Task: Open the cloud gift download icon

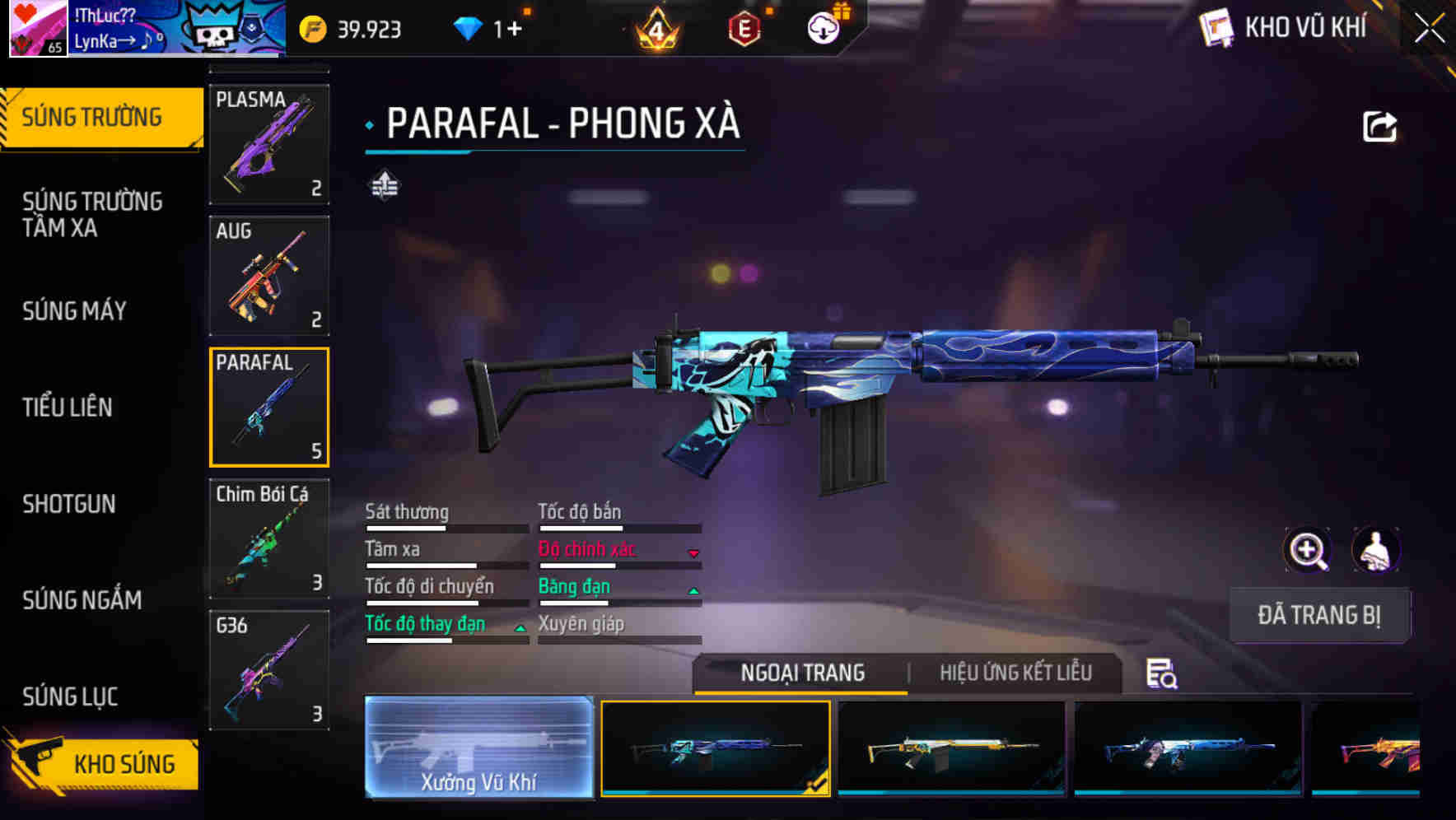Action: [824, 27]
